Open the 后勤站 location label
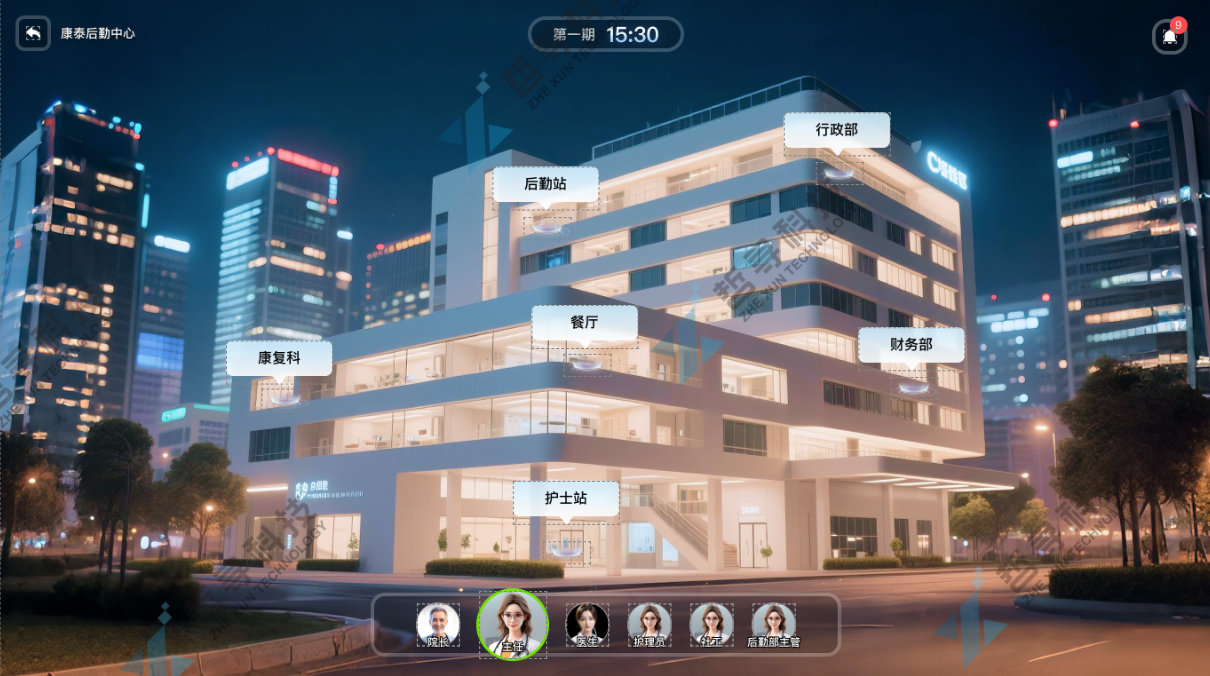Screen dimensions: 1210x676 [x=545, y=185]
